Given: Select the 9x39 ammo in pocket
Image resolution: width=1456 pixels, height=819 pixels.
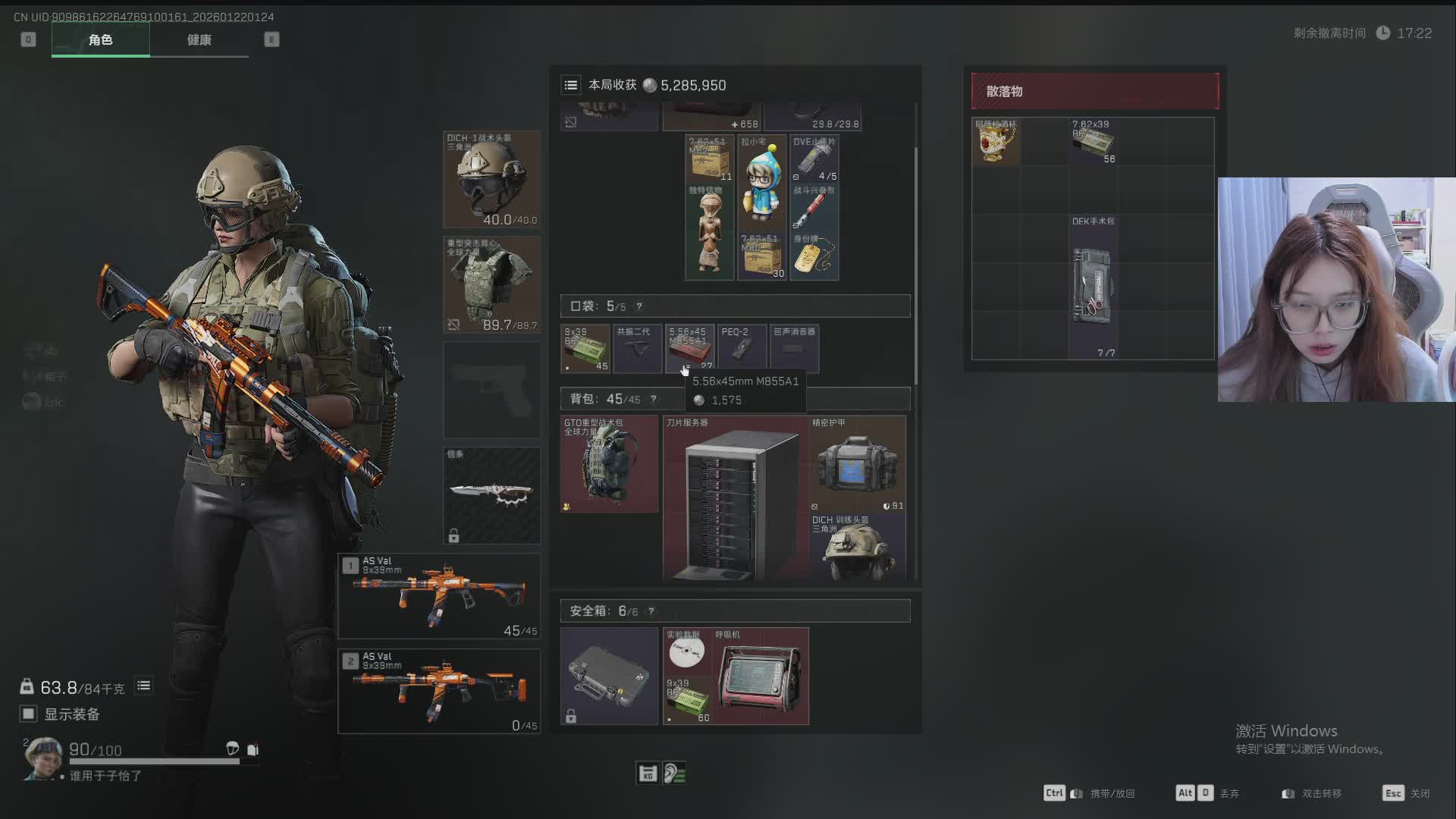Looking at the screenshot, I should click(x=585, y=349).
